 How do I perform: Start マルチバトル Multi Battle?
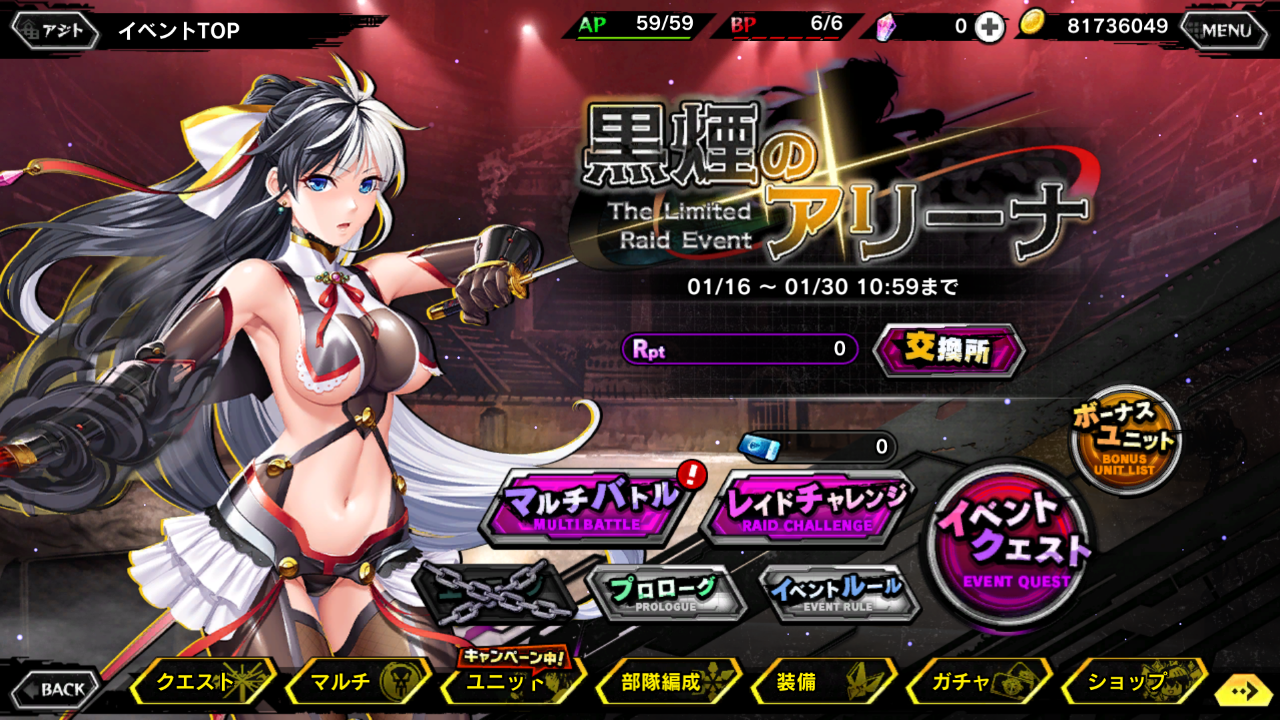point(587,505)
